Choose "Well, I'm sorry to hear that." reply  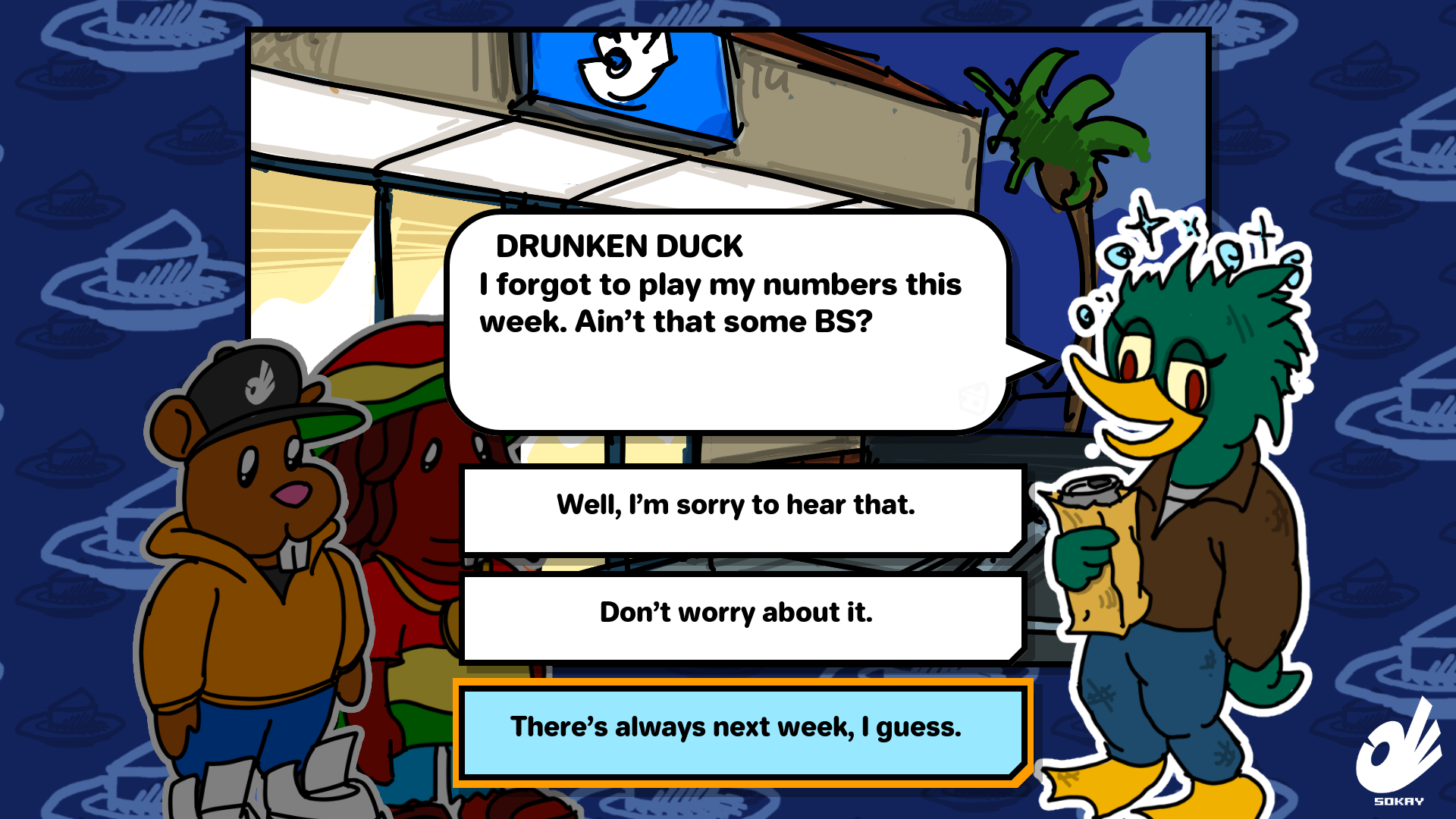point(736,507)
